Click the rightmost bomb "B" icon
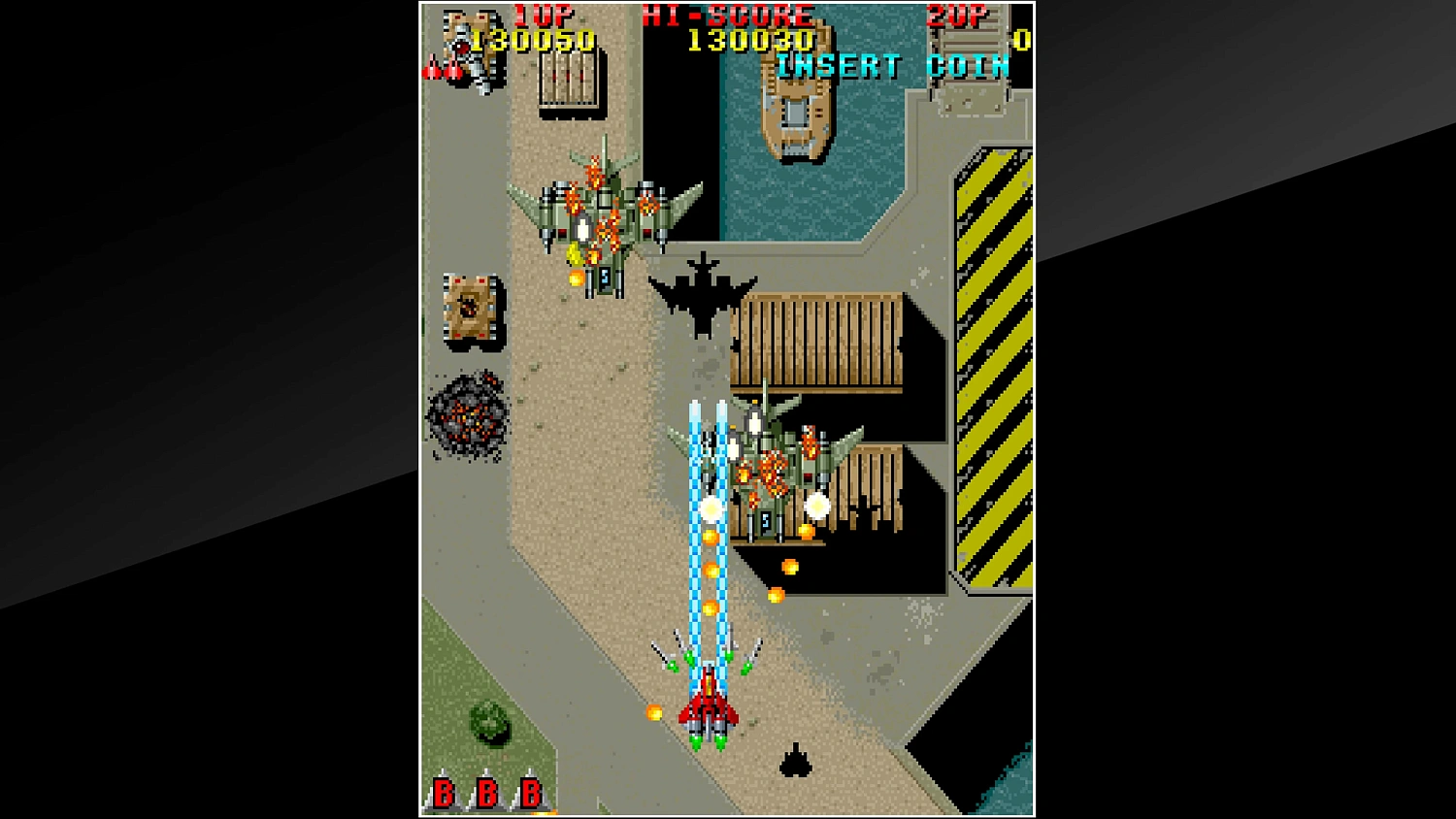The image size is (1456, 819). (x=528, y=792)
